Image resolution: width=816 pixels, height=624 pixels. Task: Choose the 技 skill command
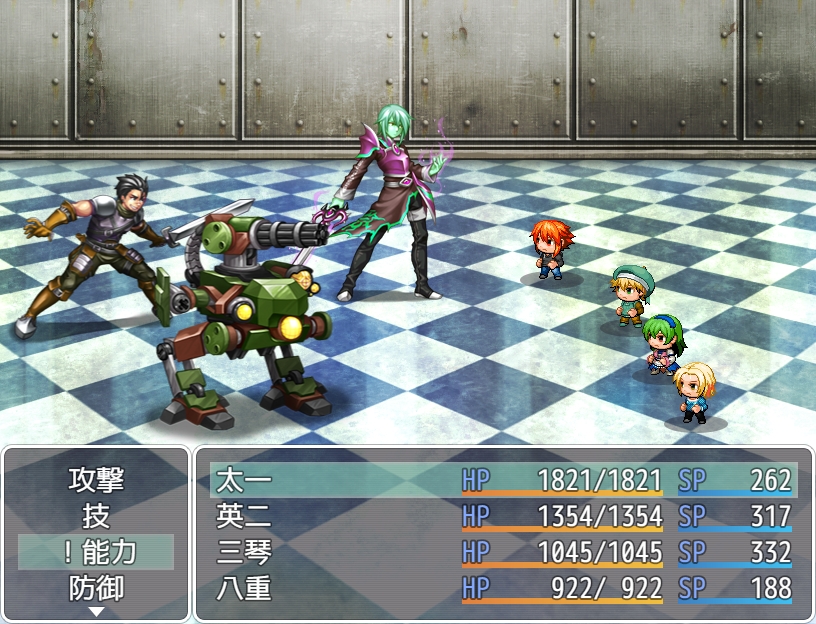(x=96, y=516)
